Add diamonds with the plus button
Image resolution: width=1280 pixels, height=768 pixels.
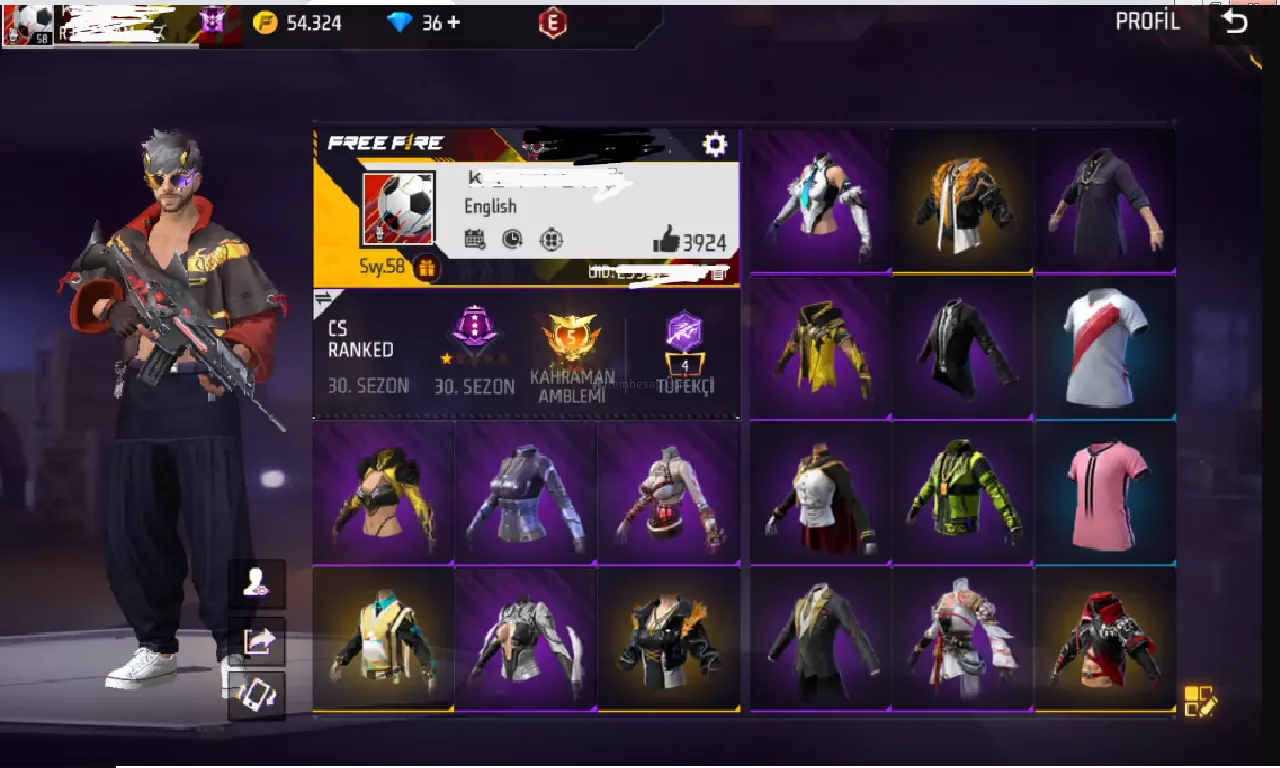(x=454, y=22)
